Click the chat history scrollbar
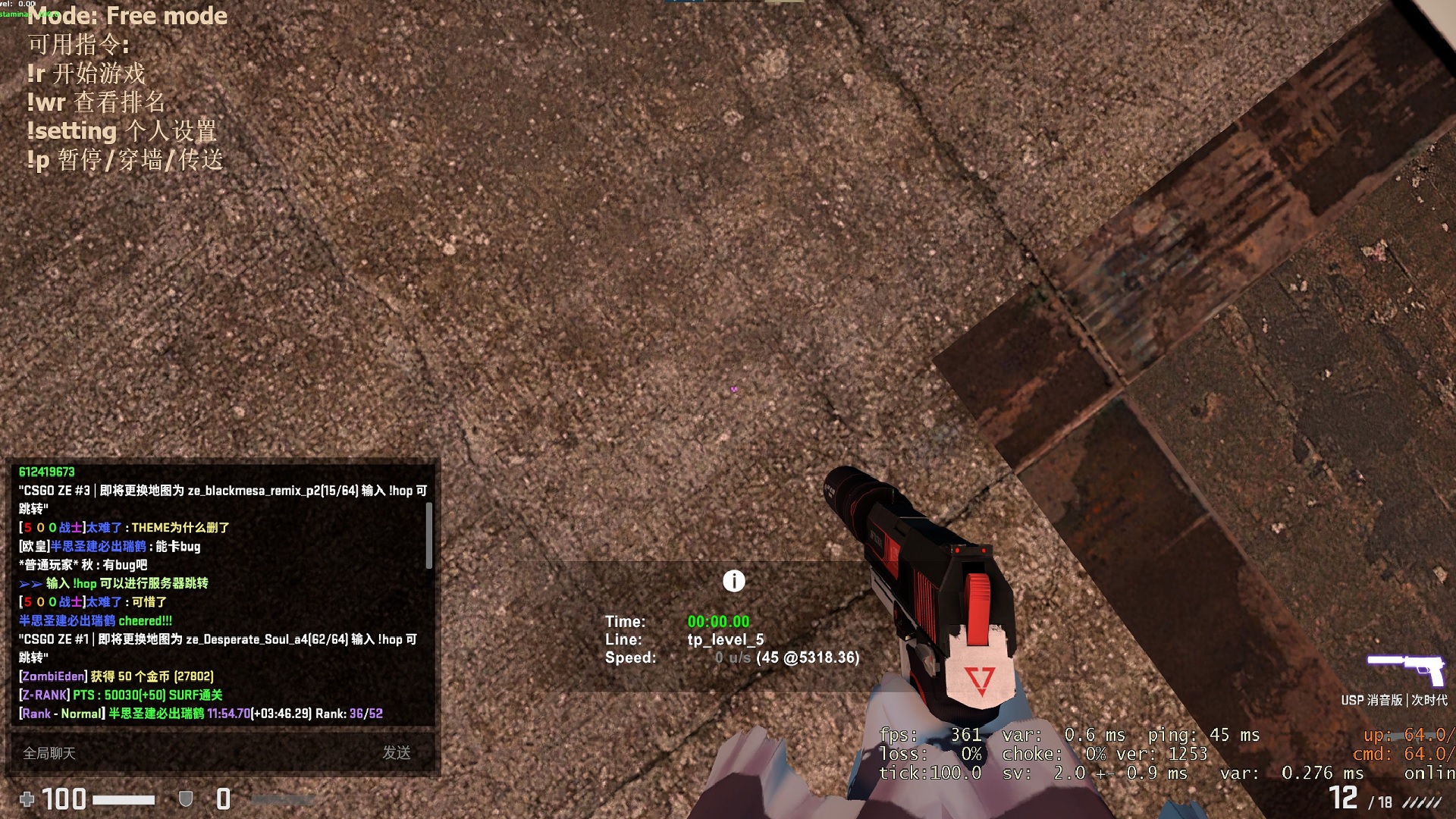 (429, 535)
